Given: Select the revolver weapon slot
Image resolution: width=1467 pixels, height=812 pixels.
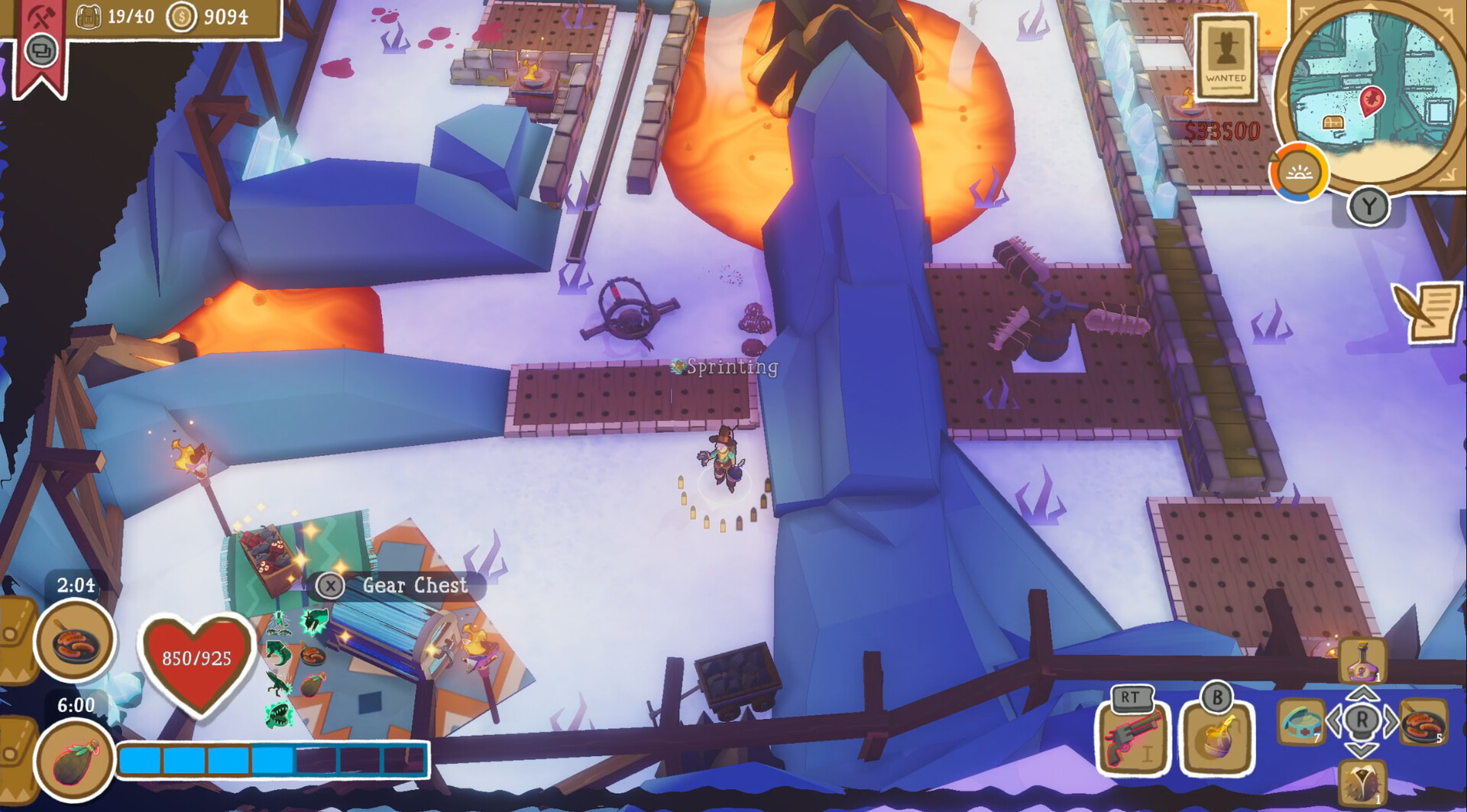Looking at the screenshot, I should click(x=1132, y=738).
